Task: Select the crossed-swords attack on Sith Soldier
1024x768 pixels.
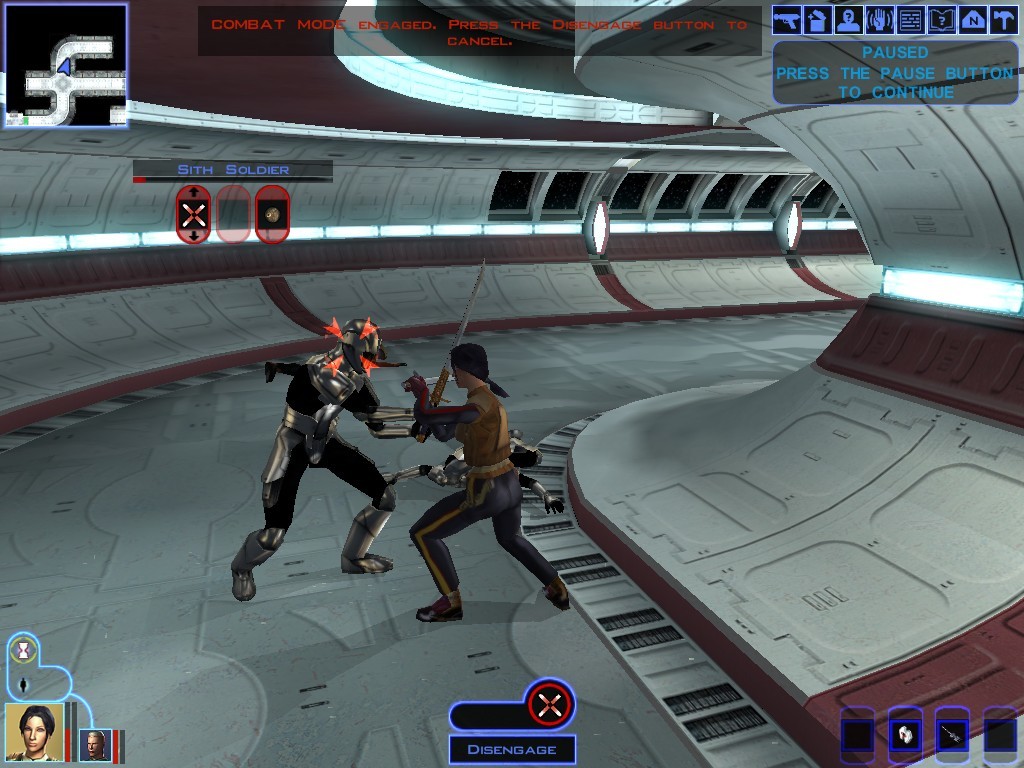Action: coord(193,213)
